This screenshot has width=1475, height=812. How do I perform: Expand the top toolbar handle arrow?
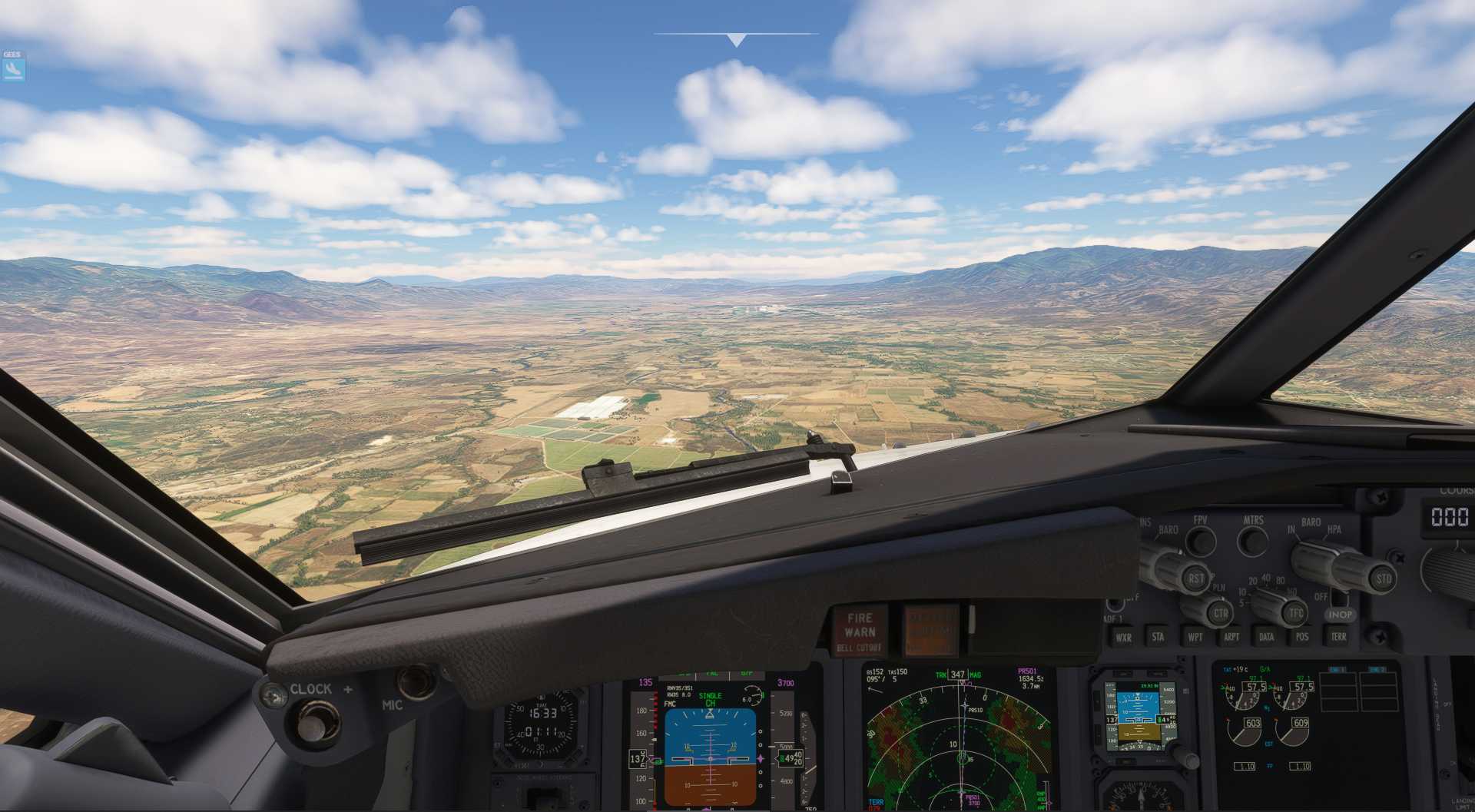point(736,40)
